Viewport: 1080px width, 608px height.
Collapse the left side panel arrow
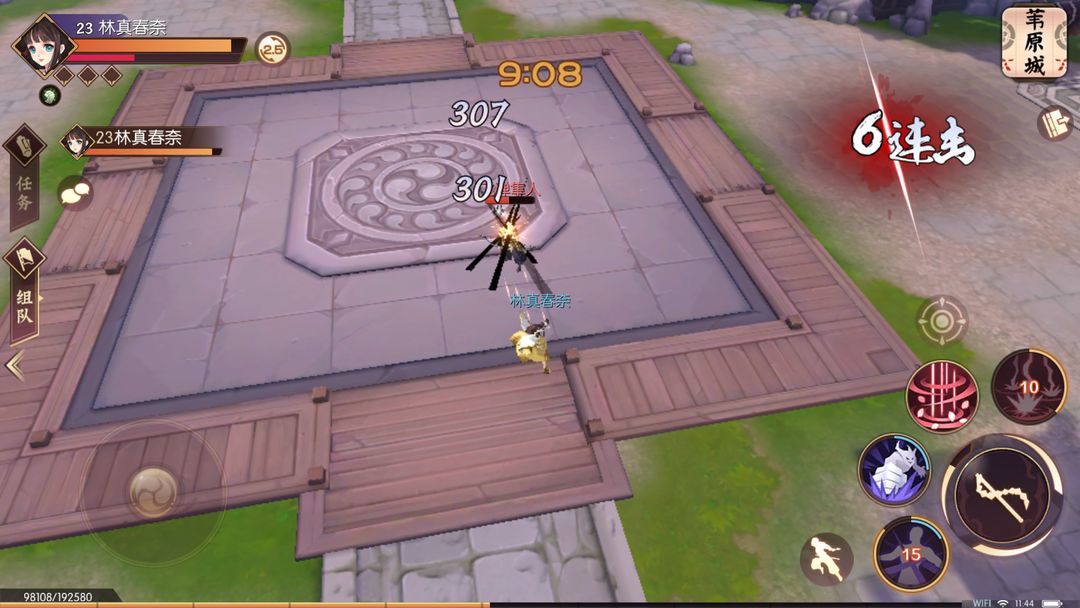(15, 366)
